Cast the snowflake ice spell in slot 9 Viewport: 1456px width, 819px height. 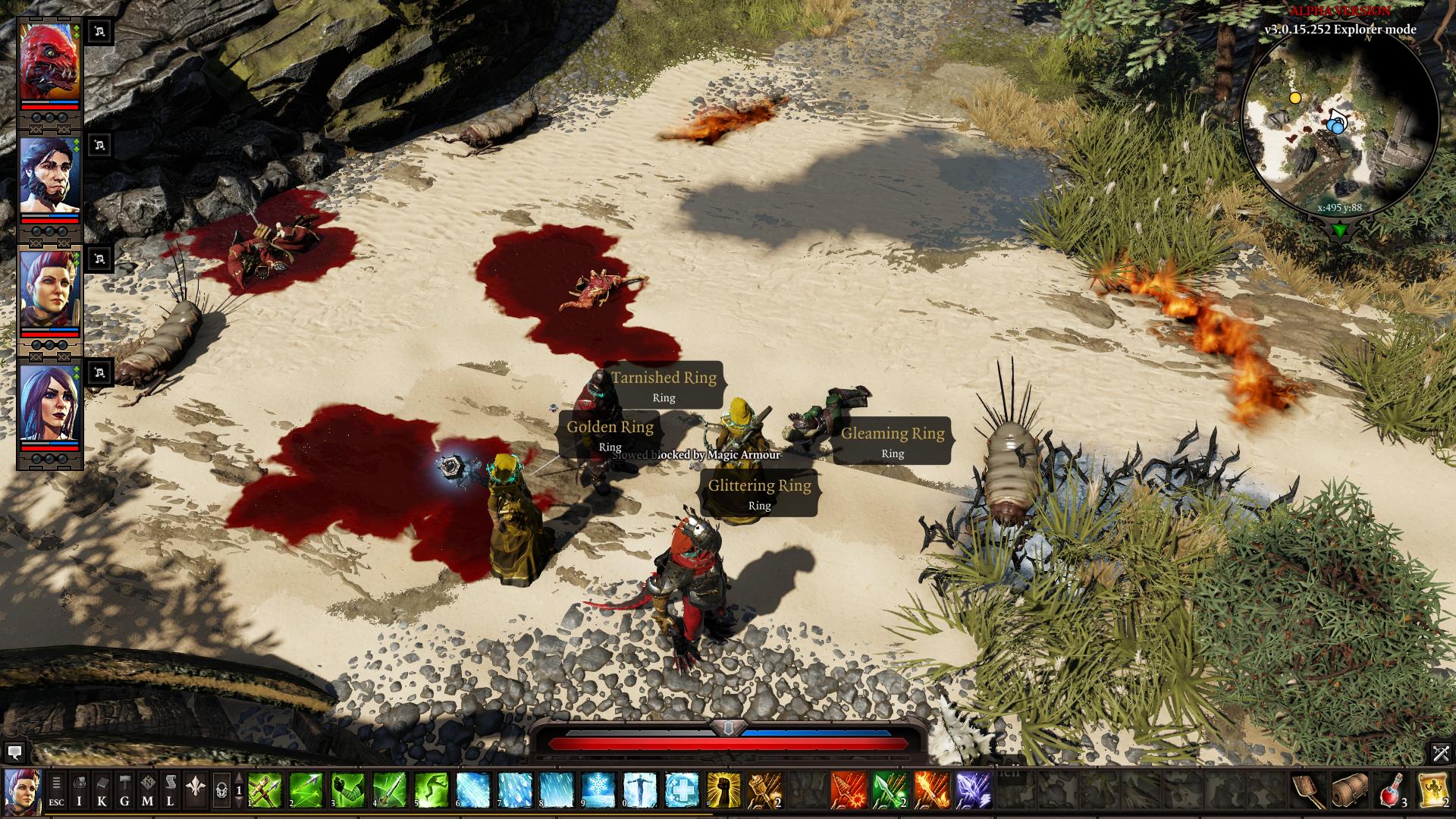tap(598, 790)
